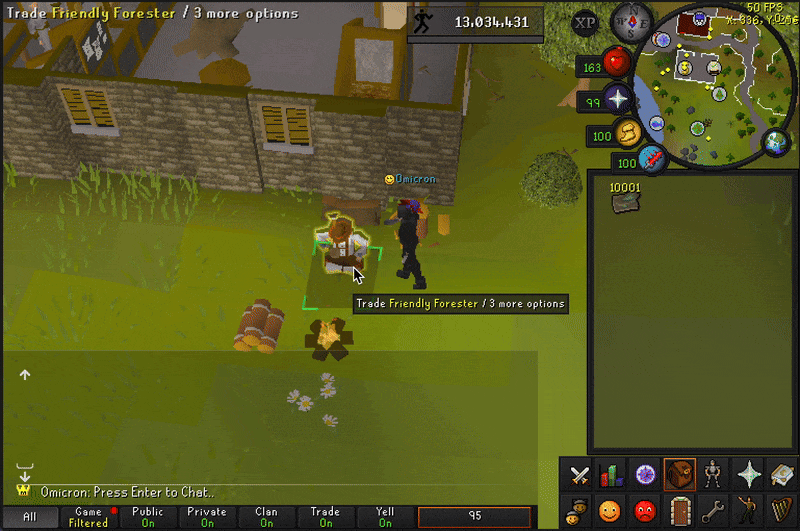The image size is (800, 531).
Task: Open the Worn Equipment tab
Action: [x=713, y=475]
